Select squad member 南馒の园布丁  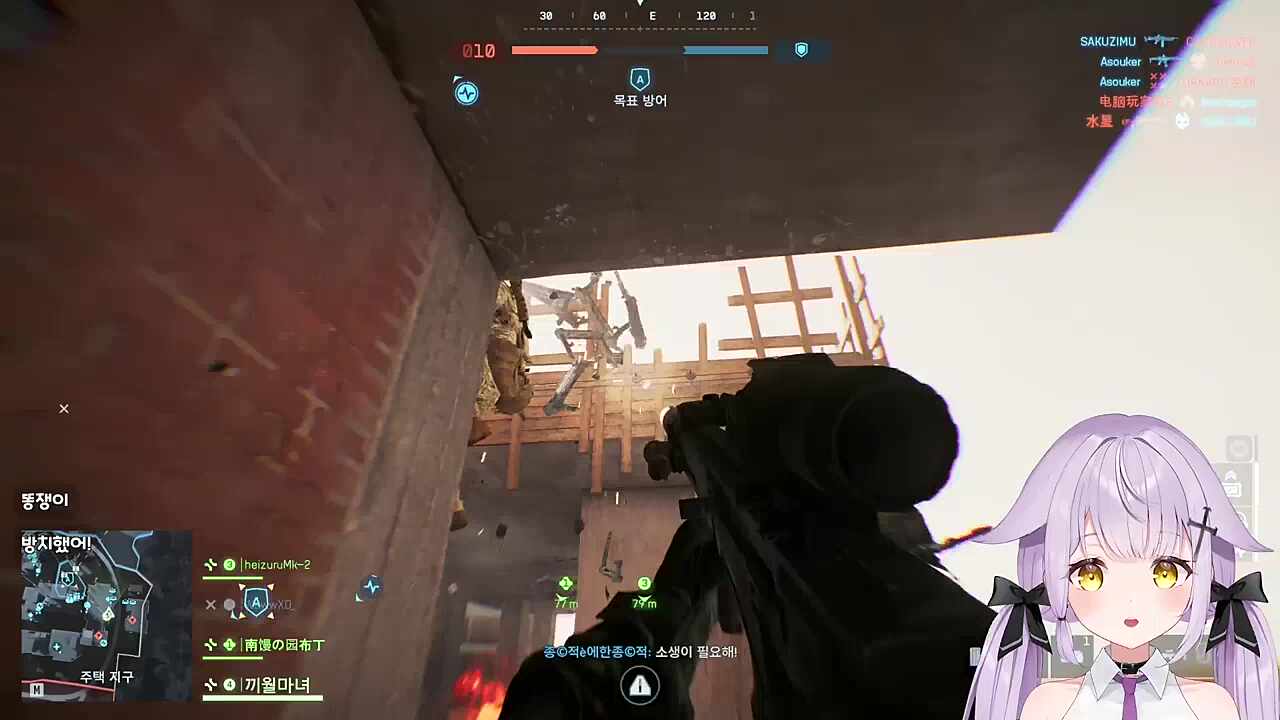click(284, 645)
